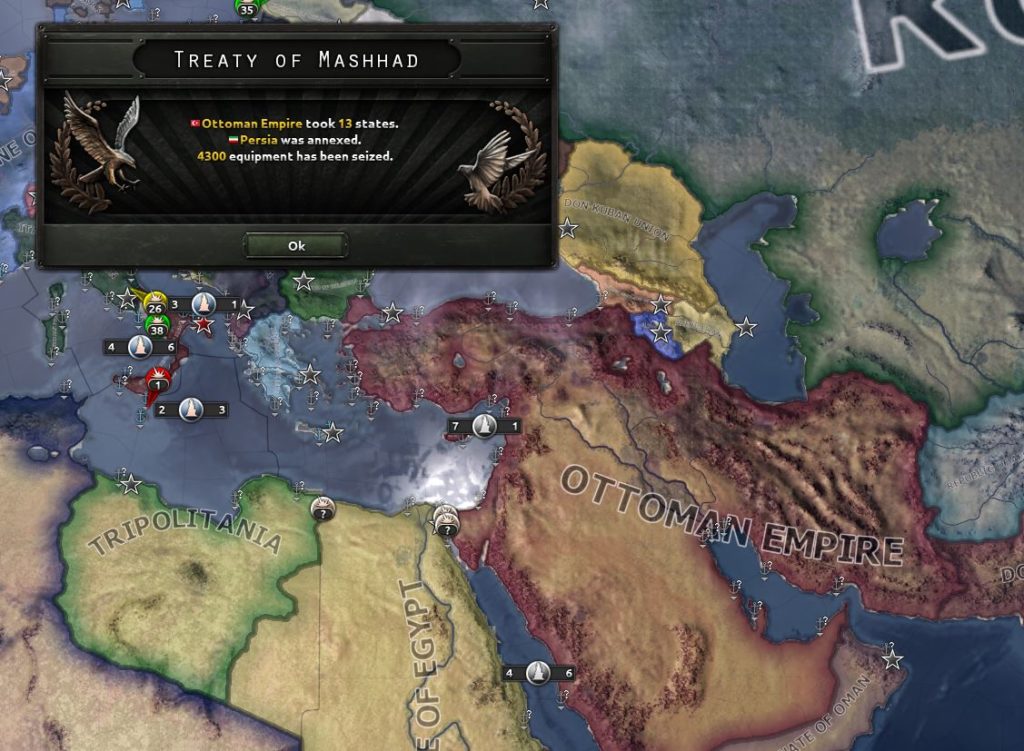Open the red battle indicator showing 1
This screenshot has width=1024, height=751.
157,380
